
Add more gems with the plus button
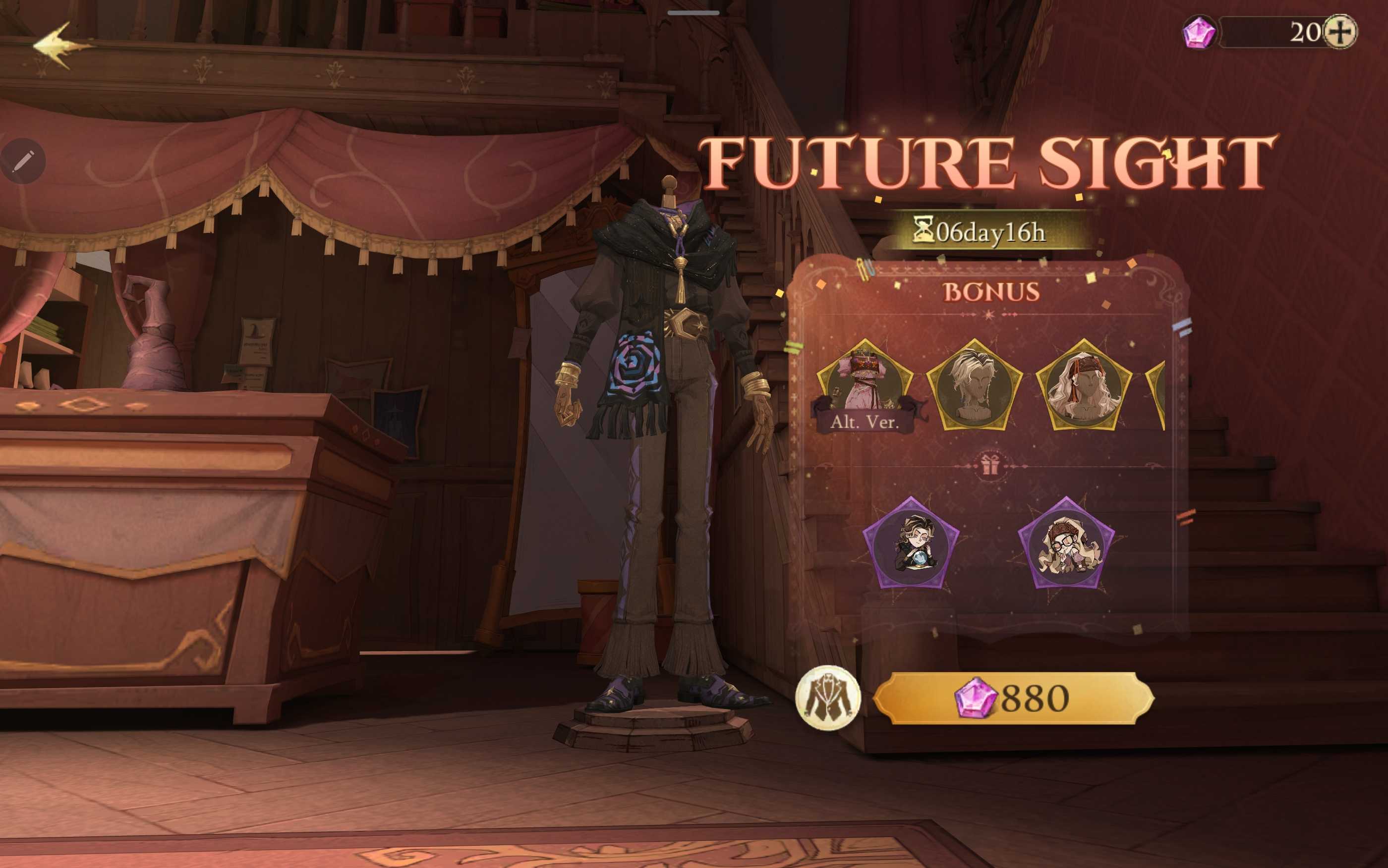click(x=1340, y=32)
